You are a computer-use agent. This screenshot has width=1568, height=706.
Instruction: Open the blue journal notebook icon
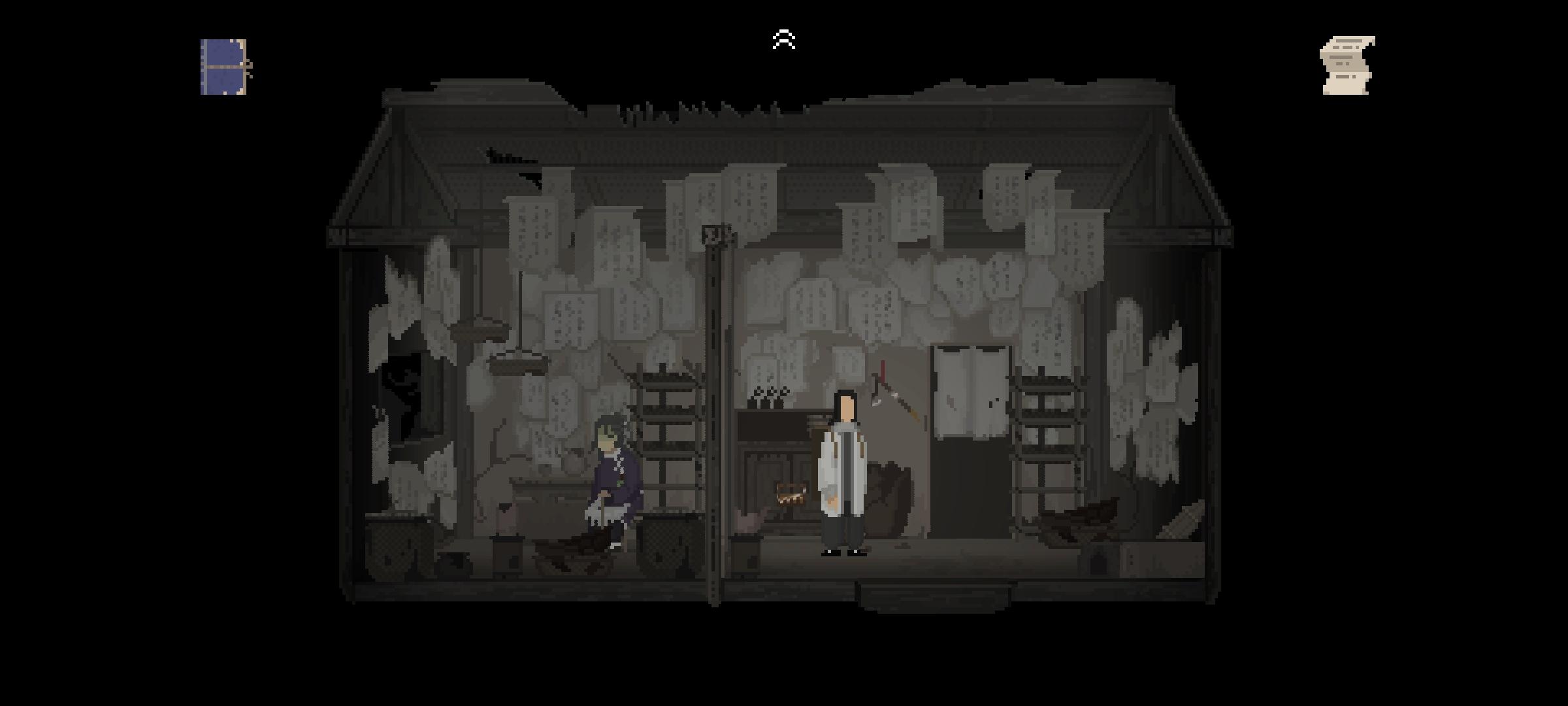[225, 66]
